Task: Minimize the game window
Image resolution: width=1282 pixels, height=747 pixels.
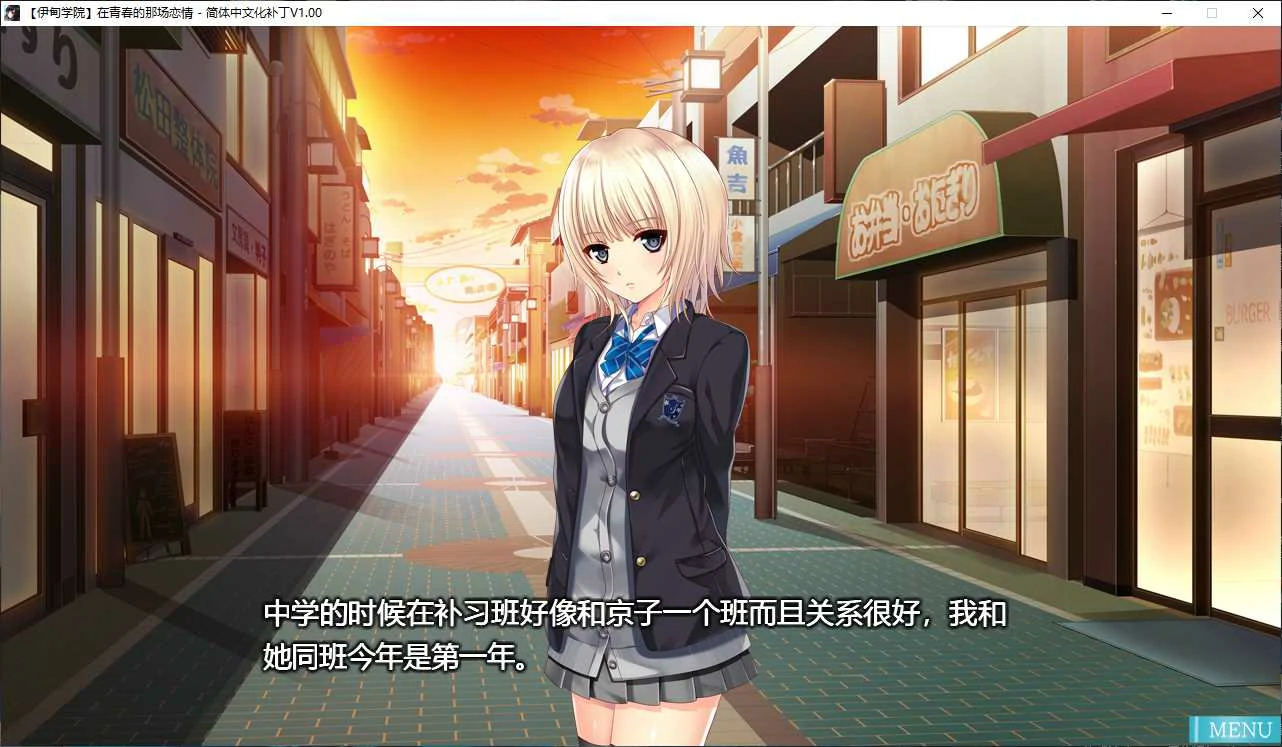Action: pos(1166,13)
